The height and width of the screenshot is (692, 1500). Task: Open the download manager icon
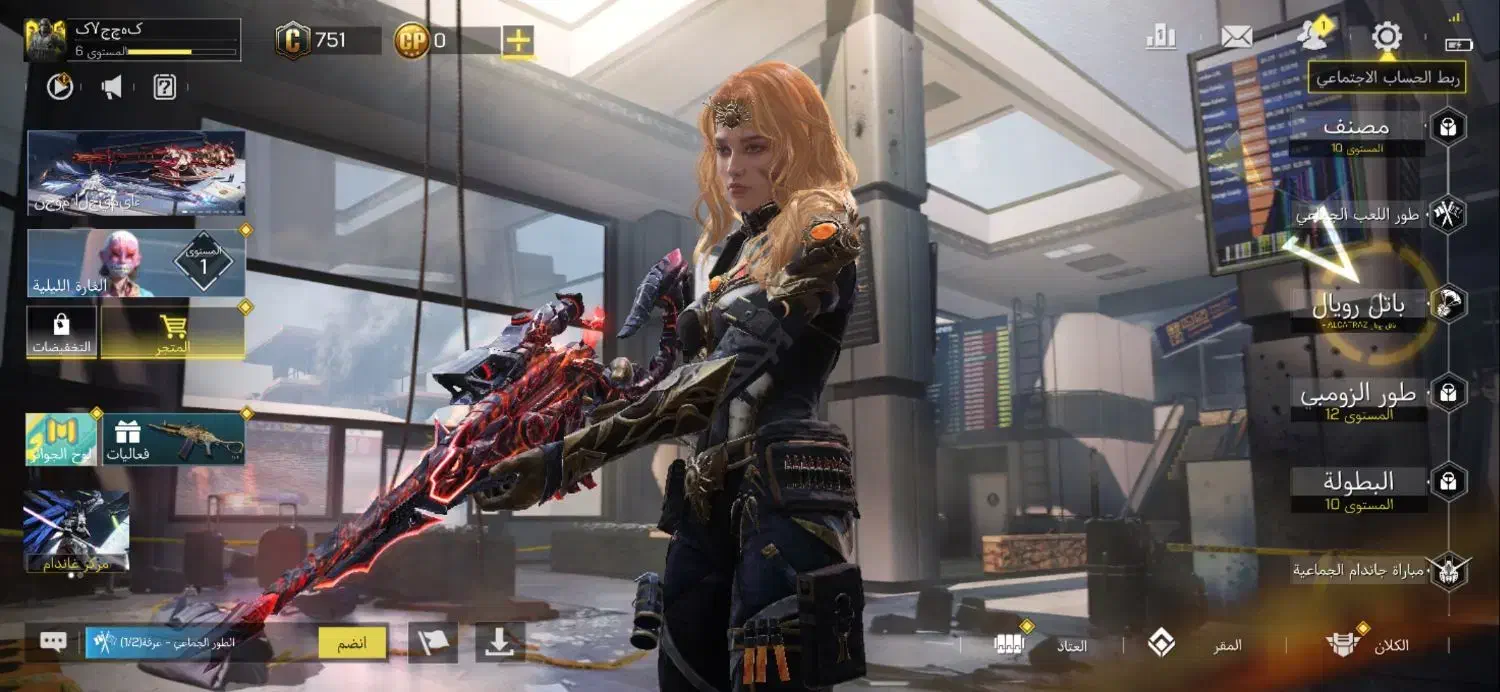pos(499,643)
